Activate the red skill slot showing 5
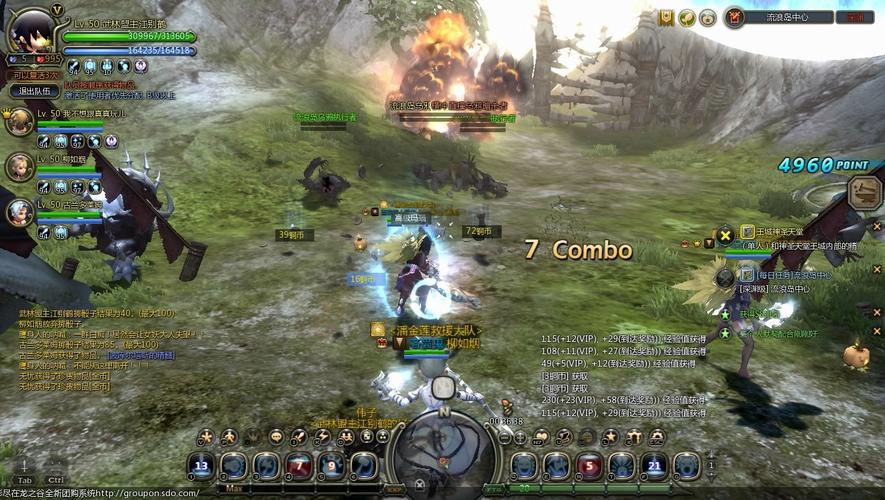This screenshot has width=885, height=500. (x=590, y=466)
